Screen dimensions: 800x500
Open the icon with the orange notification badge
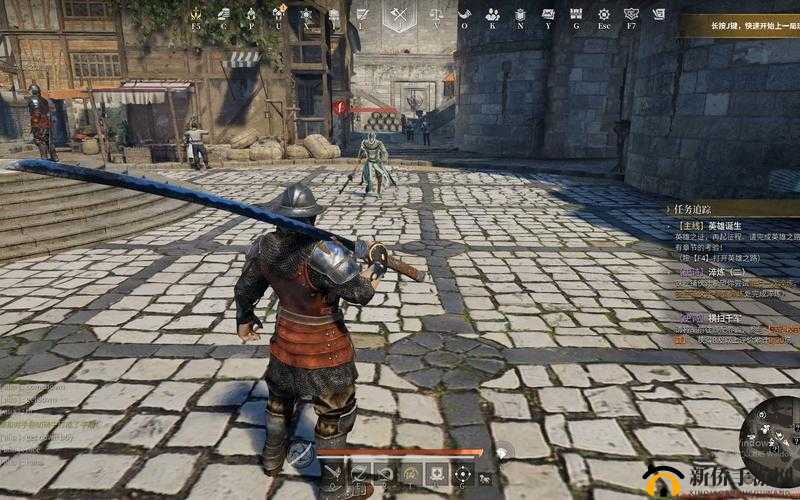pyautogui.click(x=277, y=14)
